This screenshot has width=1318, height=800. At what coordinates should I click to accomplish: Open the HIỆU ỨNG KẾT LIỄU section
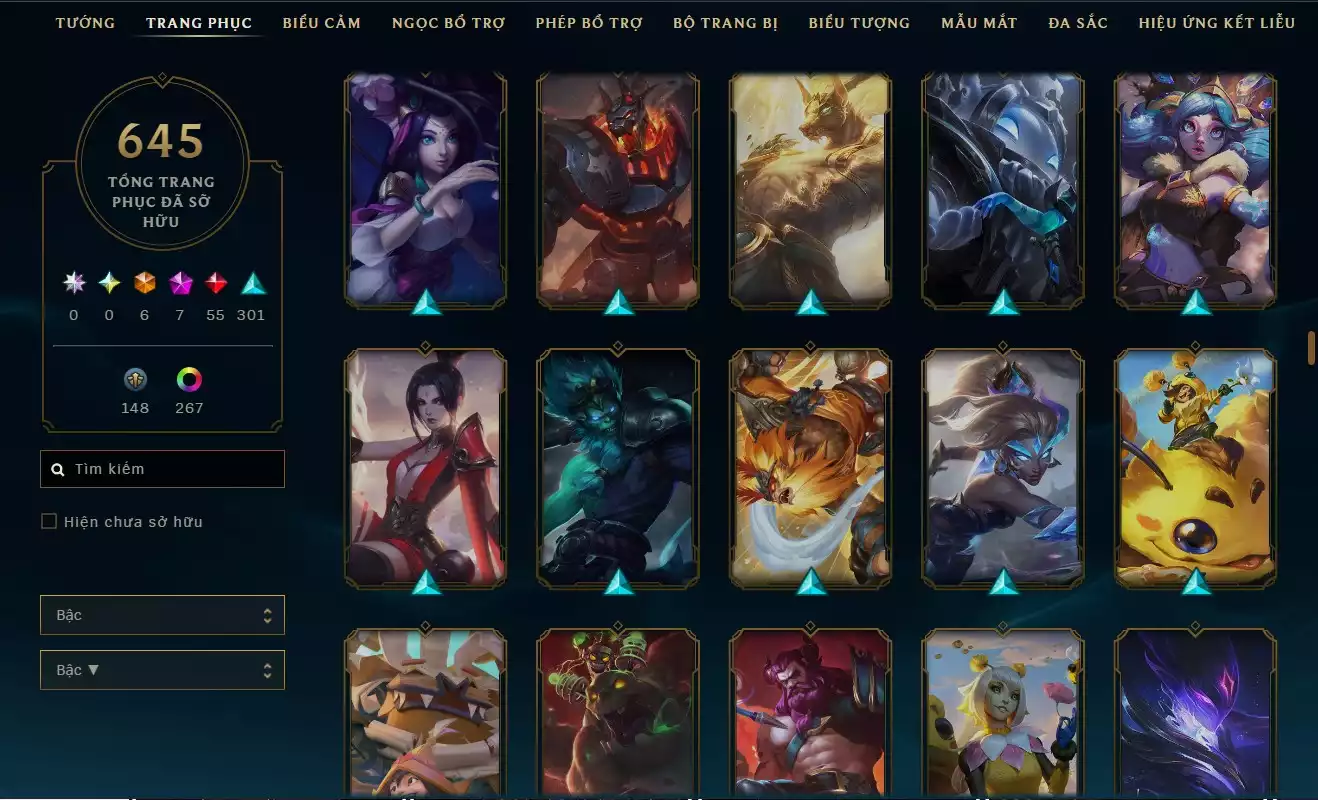1216,22
